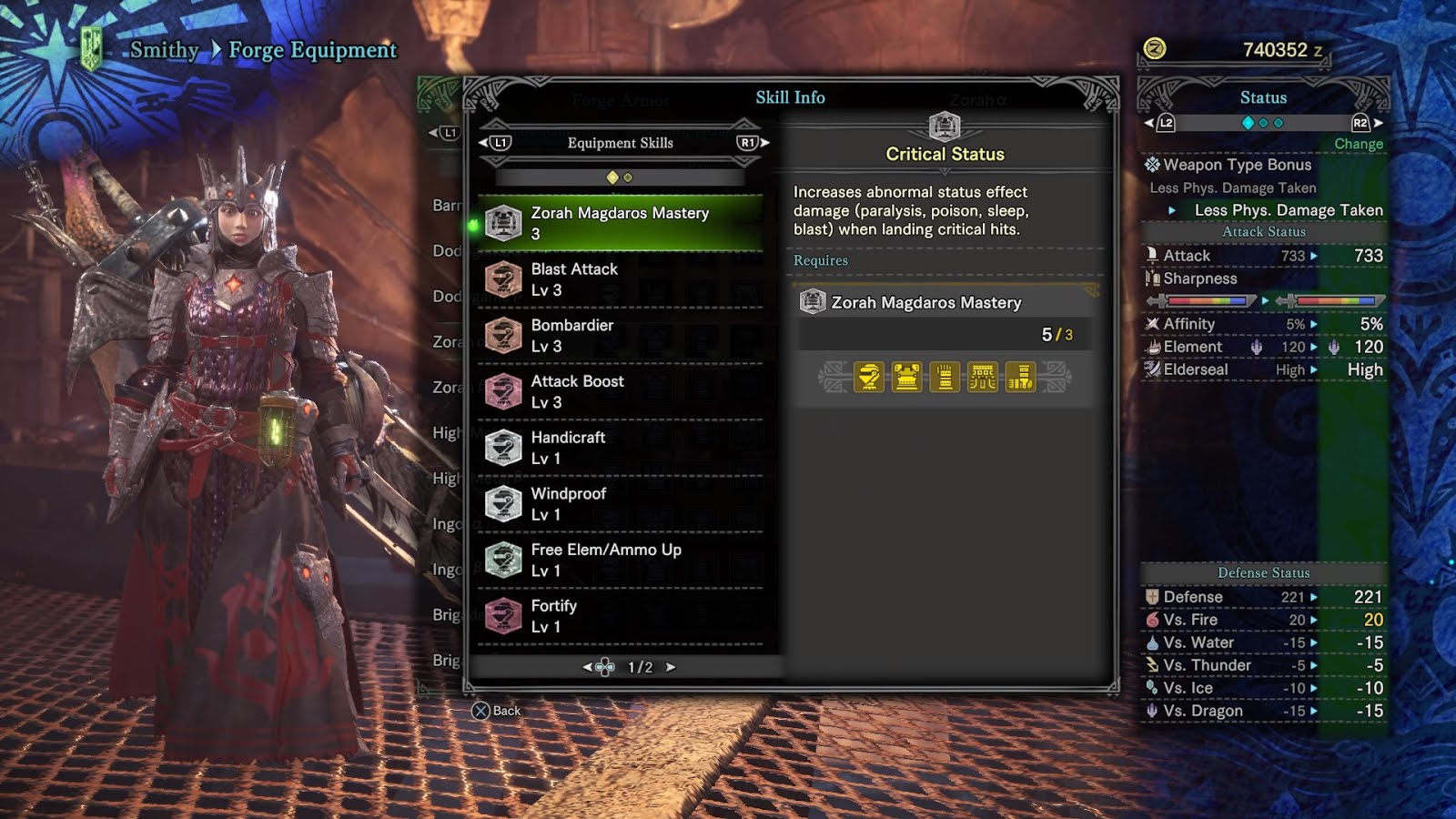Select the third Status page diamond indicator
This screenshot has height=819, width=1456.
pos(1278,122)
